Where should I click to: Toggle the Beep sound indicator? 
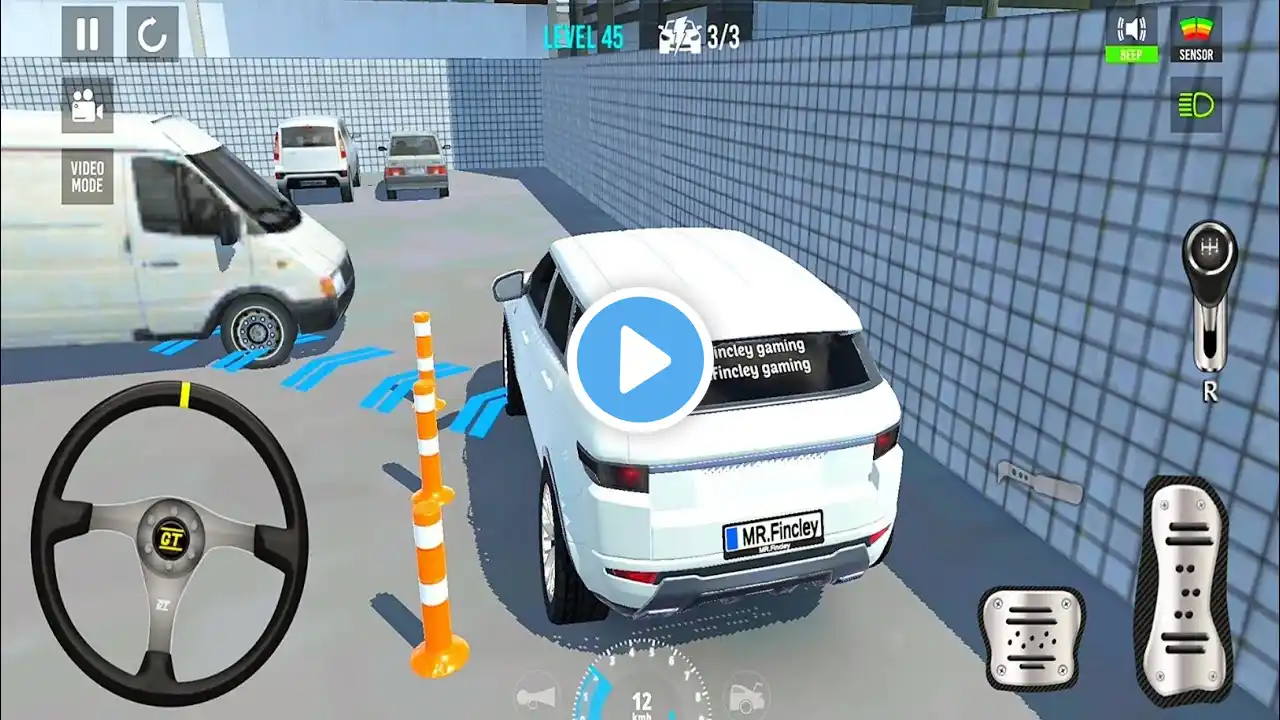(1131, 35)
